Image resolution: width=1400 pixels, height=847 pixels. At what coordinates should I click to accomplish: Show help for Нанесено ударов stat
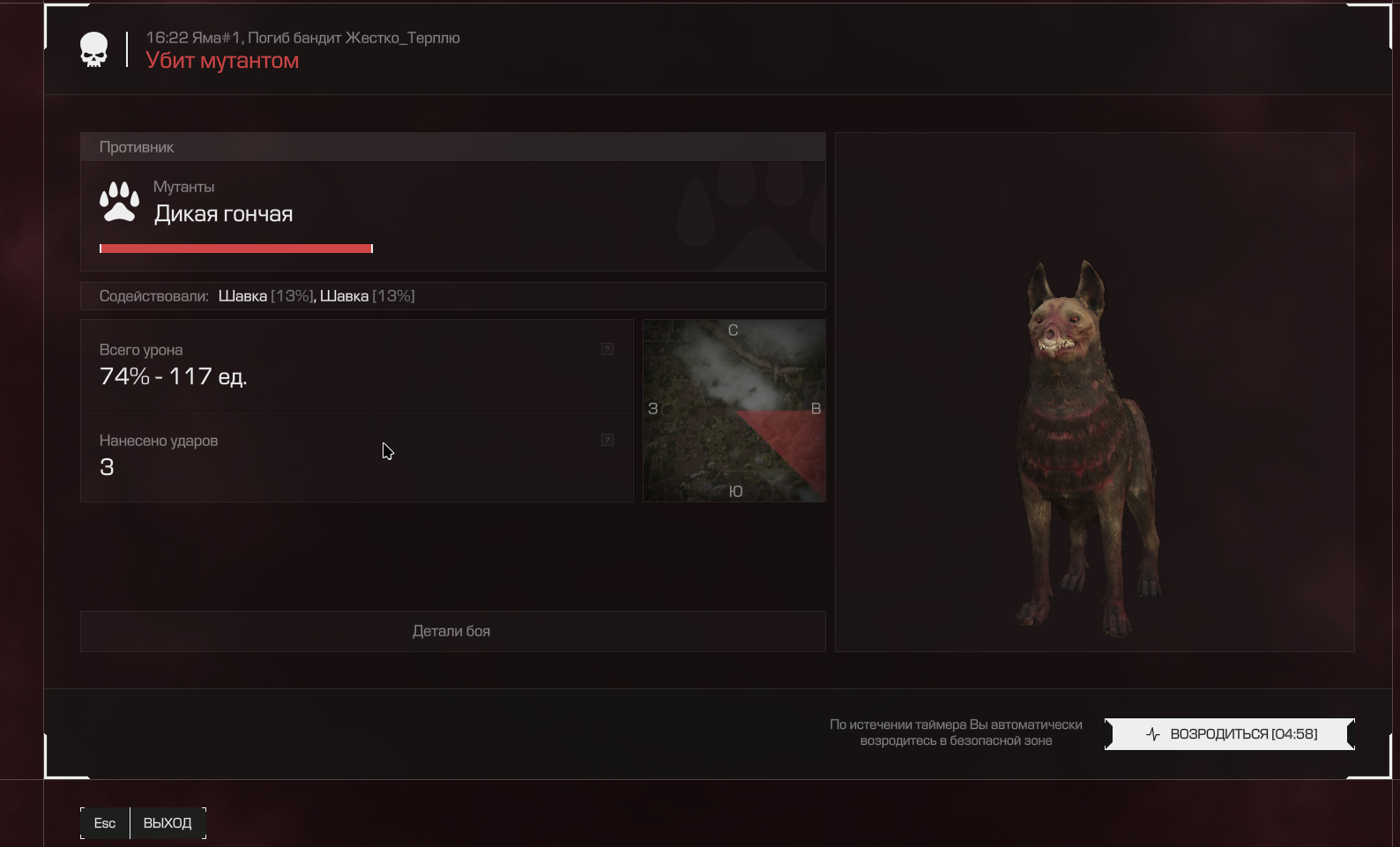(607, 440)
